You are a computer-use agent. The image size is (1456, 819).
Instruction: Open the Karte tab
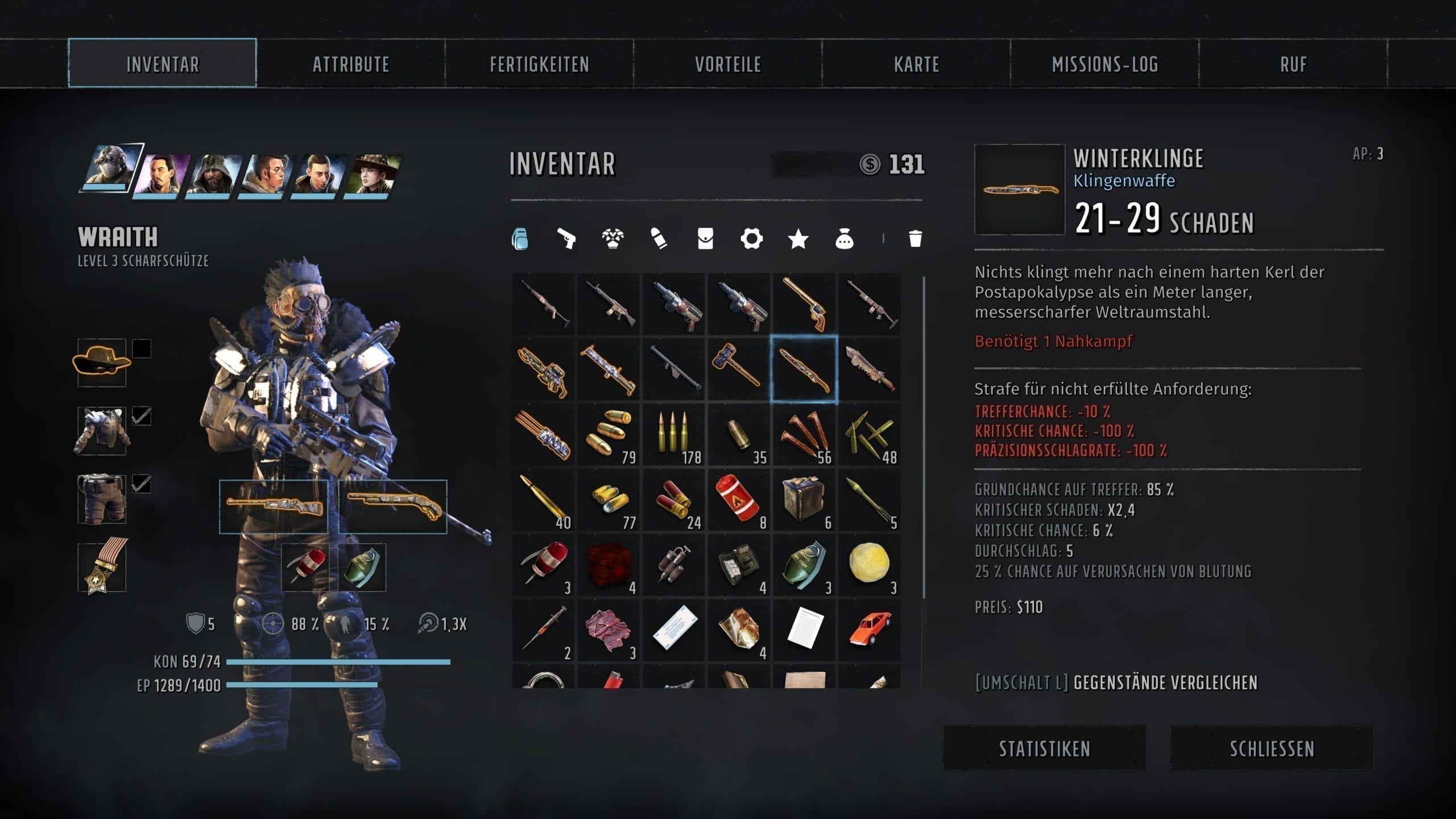tap(916, 64)
